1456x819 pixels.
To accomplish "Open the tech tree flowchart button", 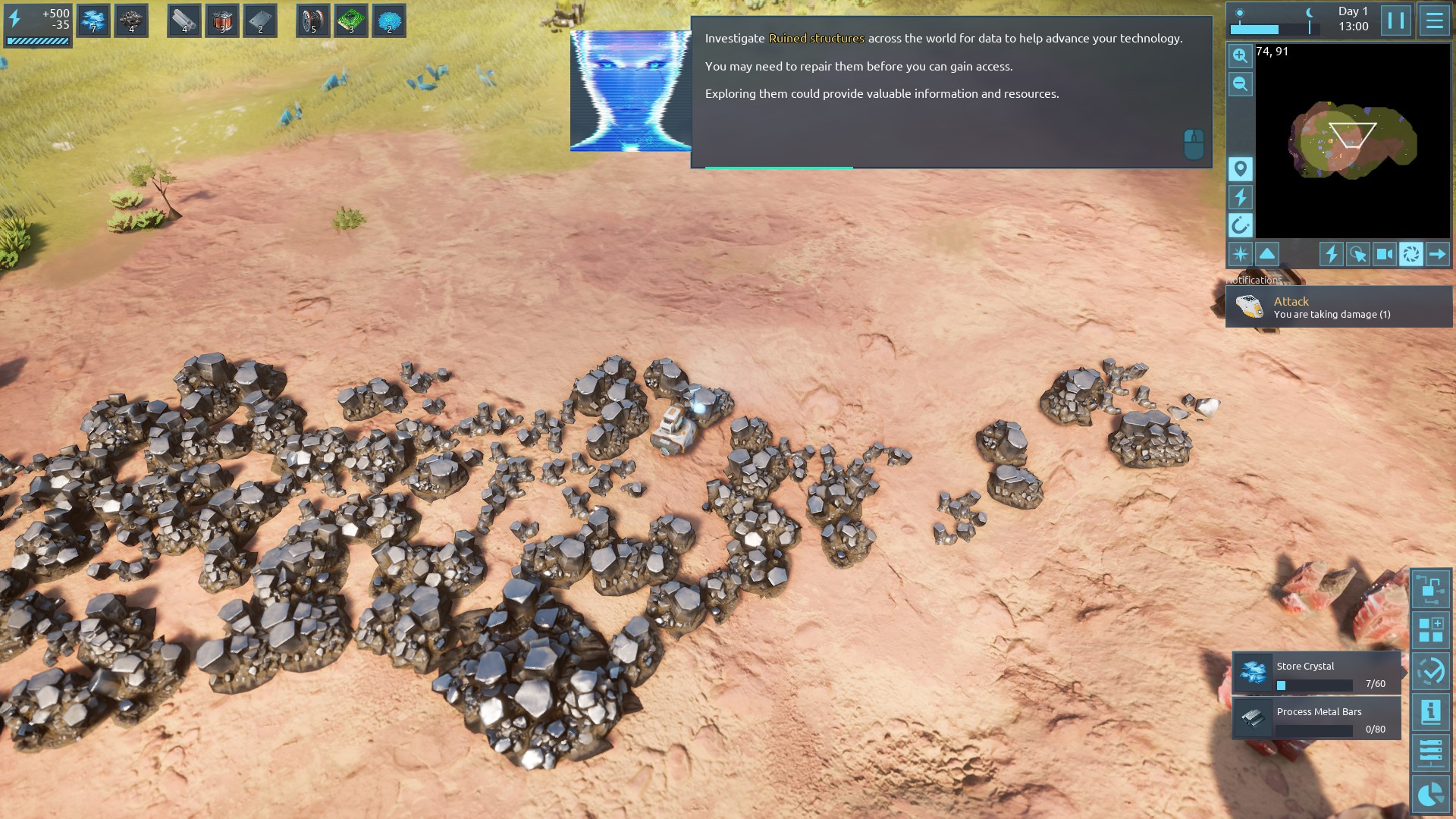I will click(x=1430, y=589).
